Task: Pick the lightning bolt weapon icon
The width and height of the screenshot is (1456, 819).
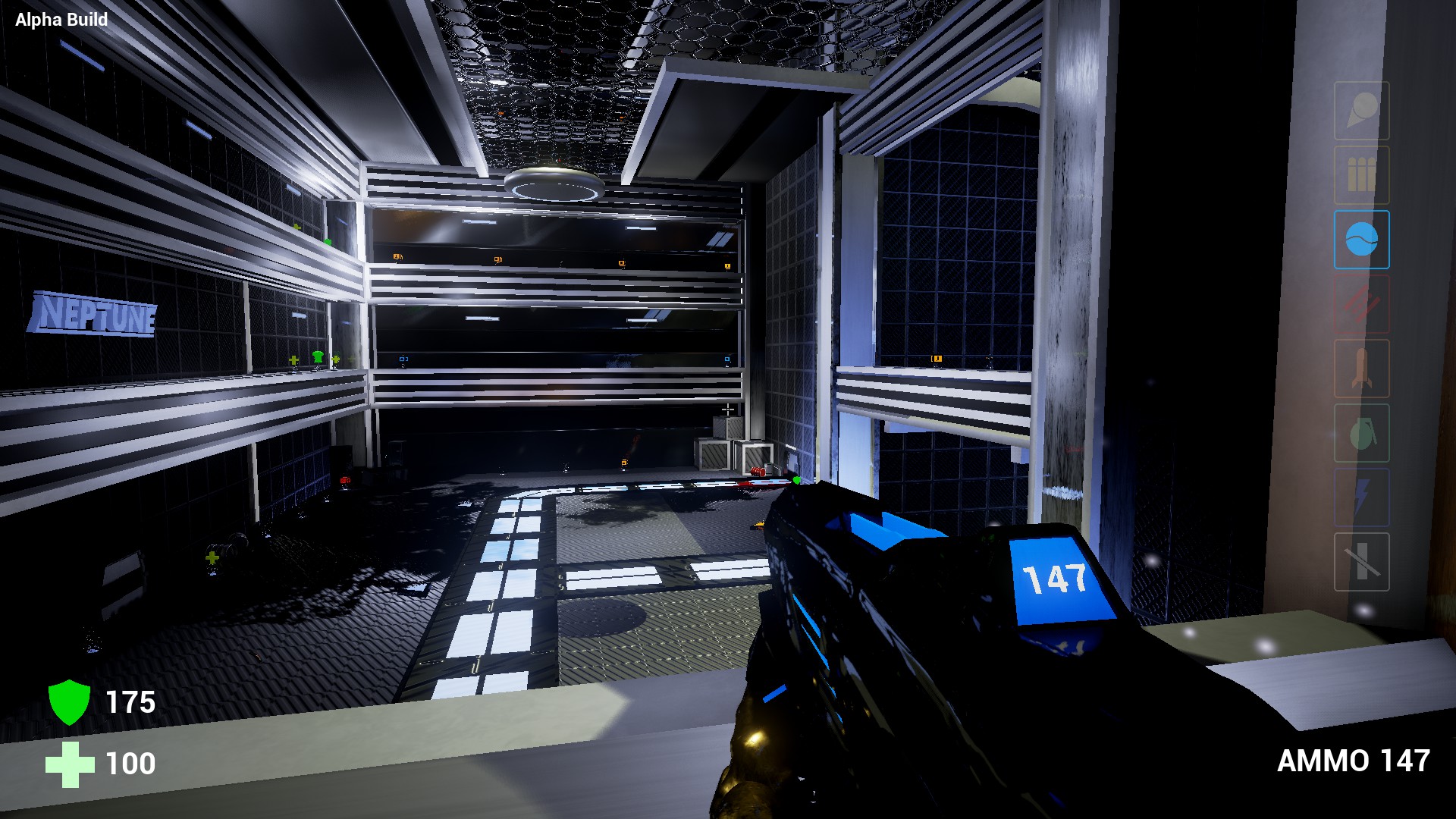Action: 1361,497
